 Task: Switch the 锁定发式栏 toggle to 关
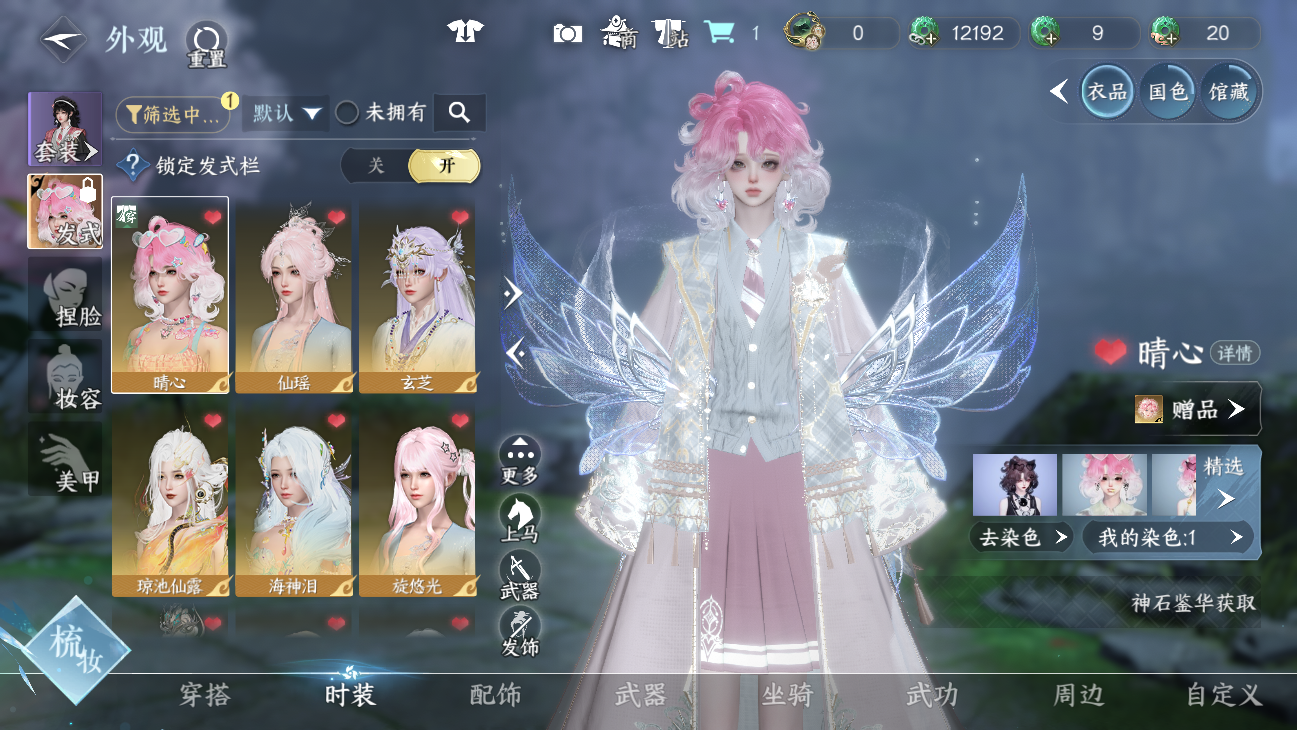point(376,166)
